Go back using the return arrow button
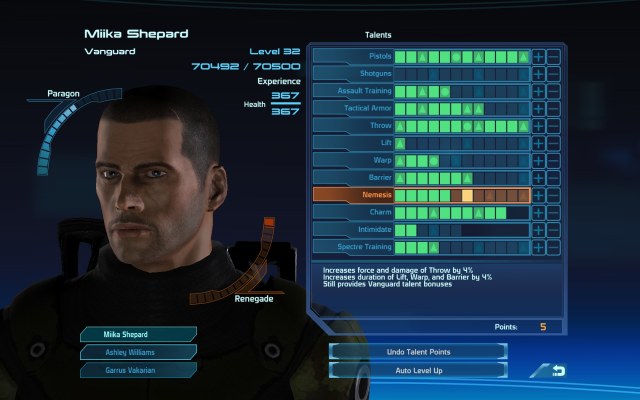The height and width of the screenshot is (400, 640). 547,371
